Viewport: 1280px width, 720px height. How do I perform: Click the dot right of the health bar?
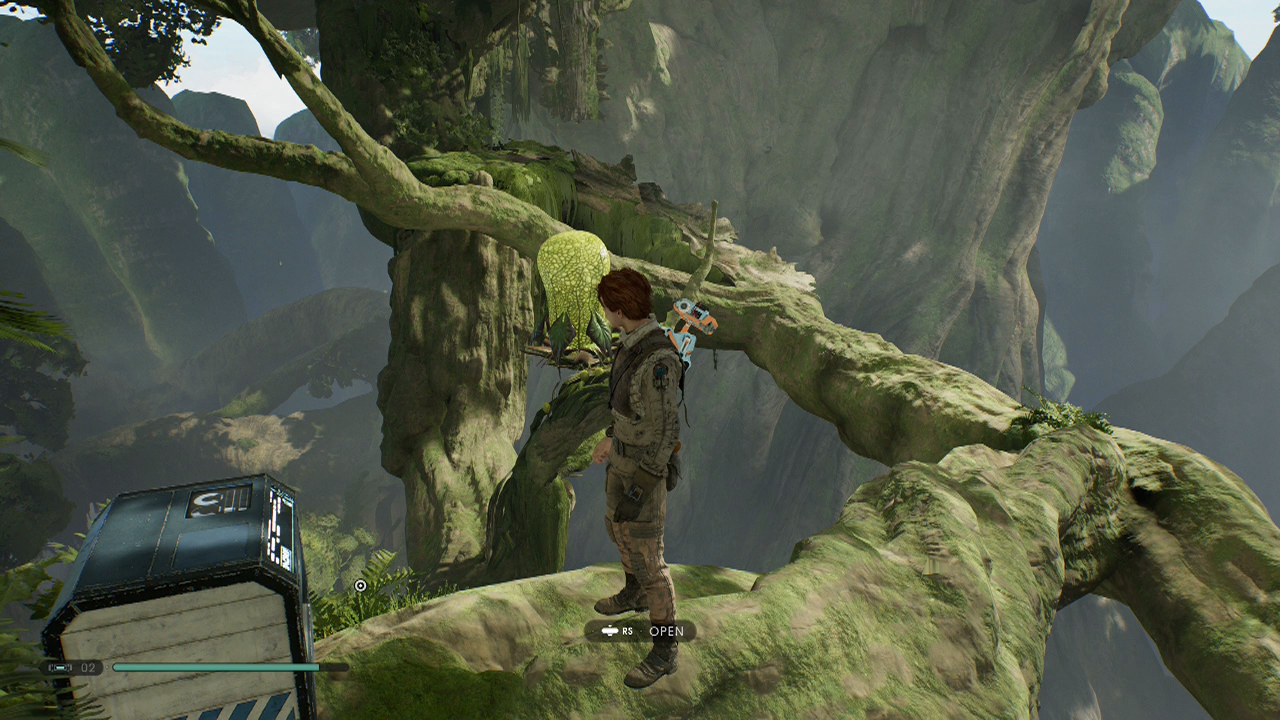point(354,667)
